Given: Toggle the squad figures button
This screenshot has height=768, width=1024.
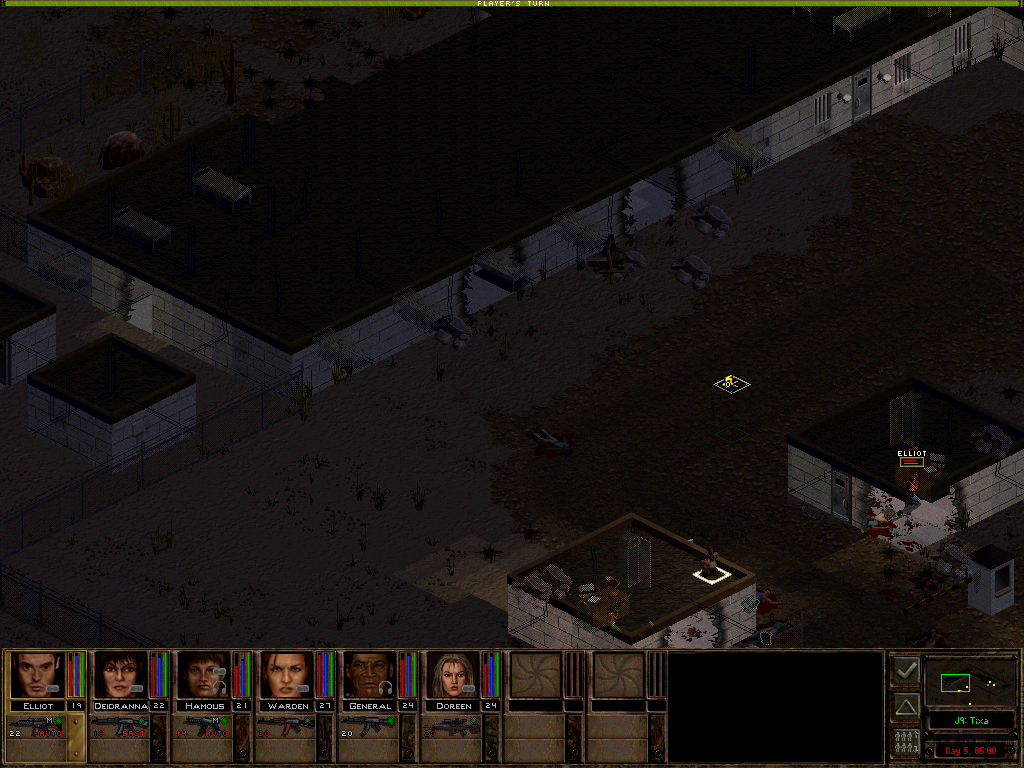Looking at the screenshot, I should (x=906, y=743).
